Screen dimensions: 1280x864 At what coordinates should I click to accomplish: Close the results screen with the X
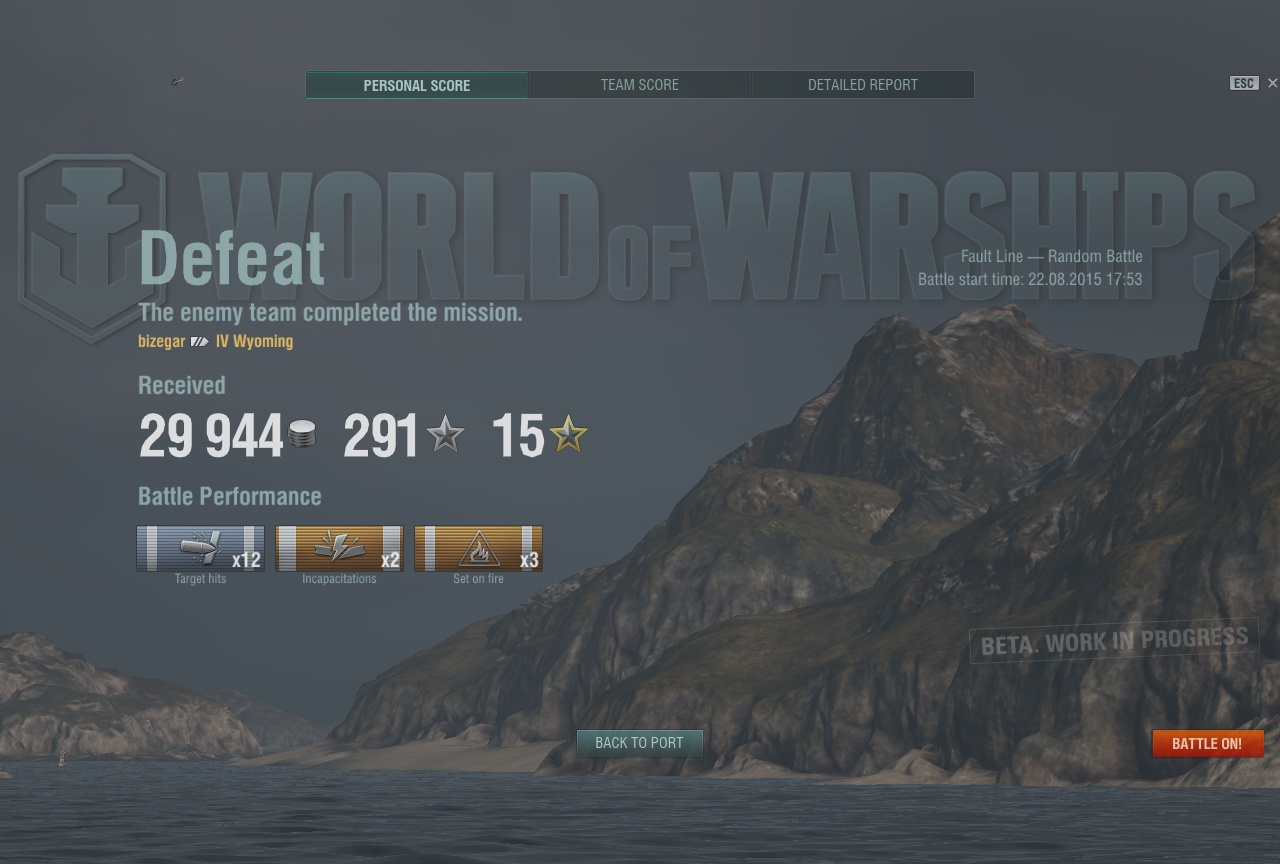click(1272, 83)
